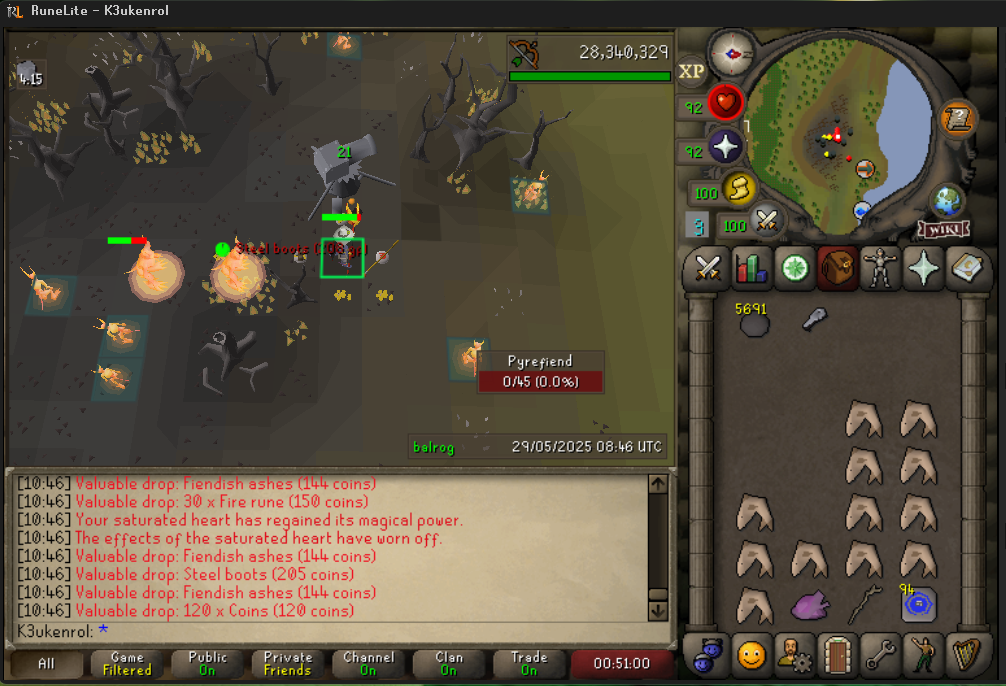Toggle run with the boot energy orb
This screenshot has width=1006, height=686.
[x=739, y=188]
